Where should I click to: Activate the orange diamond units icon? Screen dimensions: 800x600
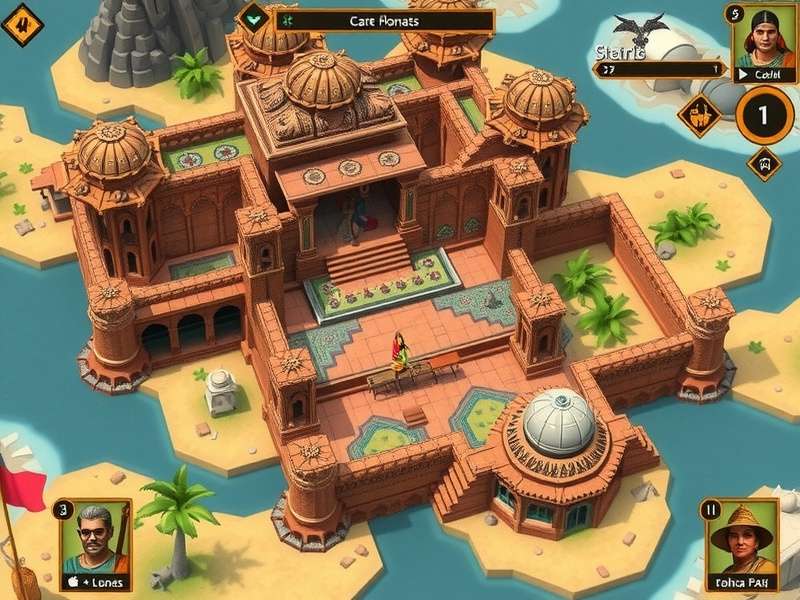coord(699,113)
